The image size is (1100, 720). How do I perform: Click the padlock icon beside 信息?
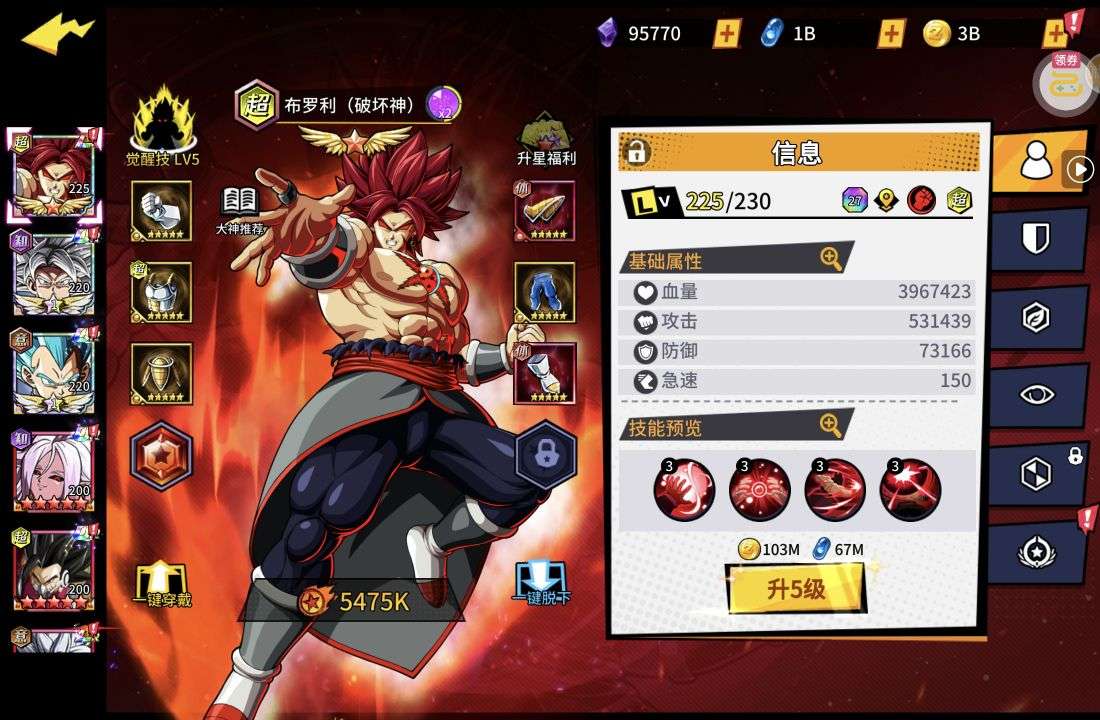(x=636, y=152)
